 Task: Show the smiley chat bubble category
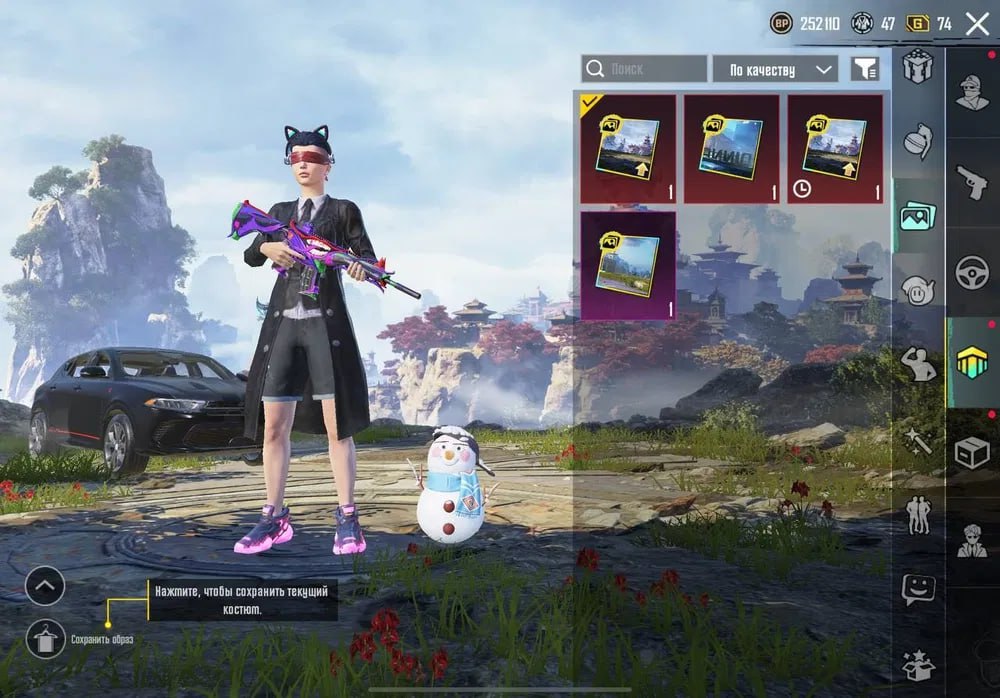(x=917, y=589)
